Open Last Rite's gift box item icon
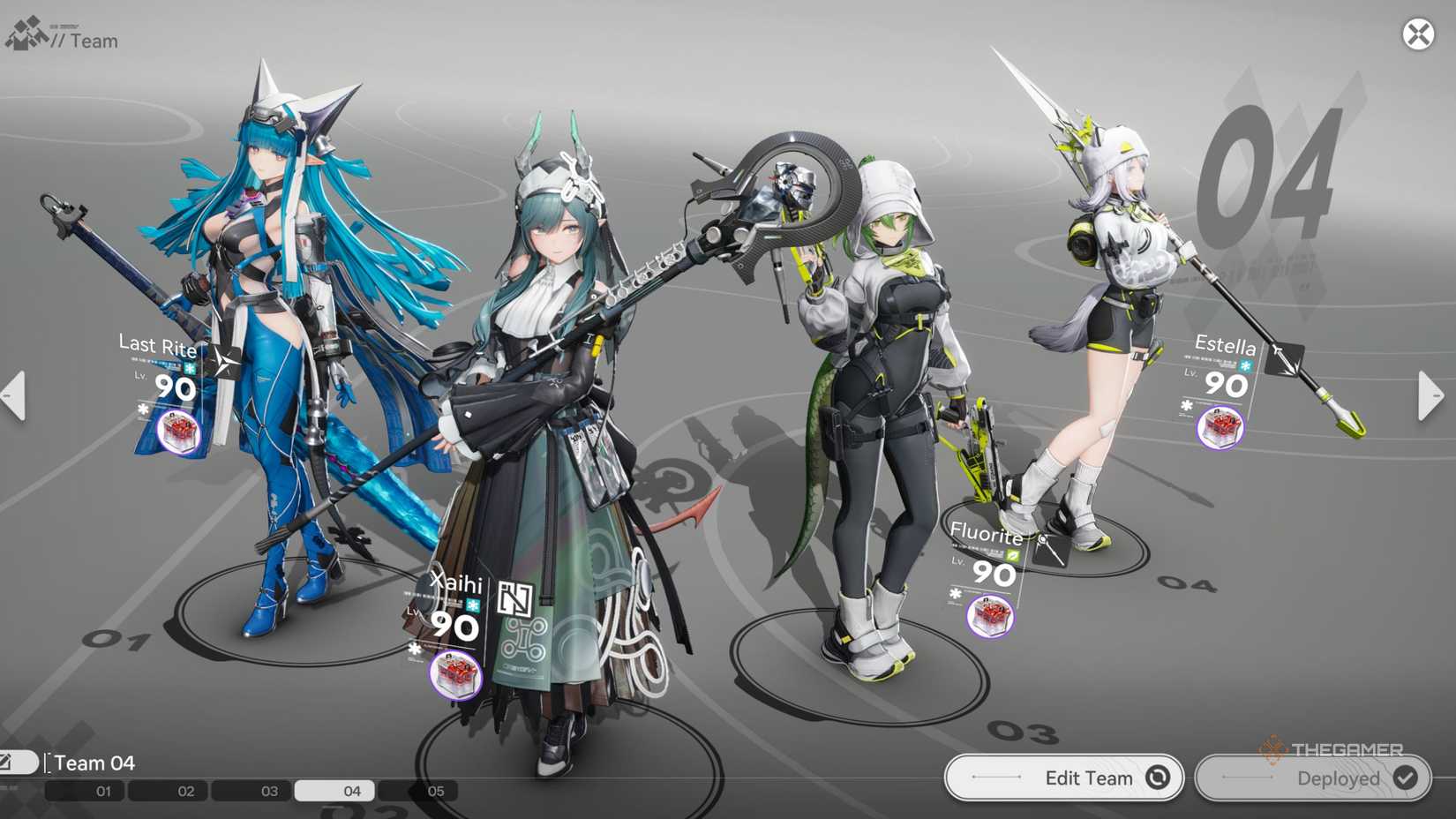The image size is (1456, 819). click(178, 431)
